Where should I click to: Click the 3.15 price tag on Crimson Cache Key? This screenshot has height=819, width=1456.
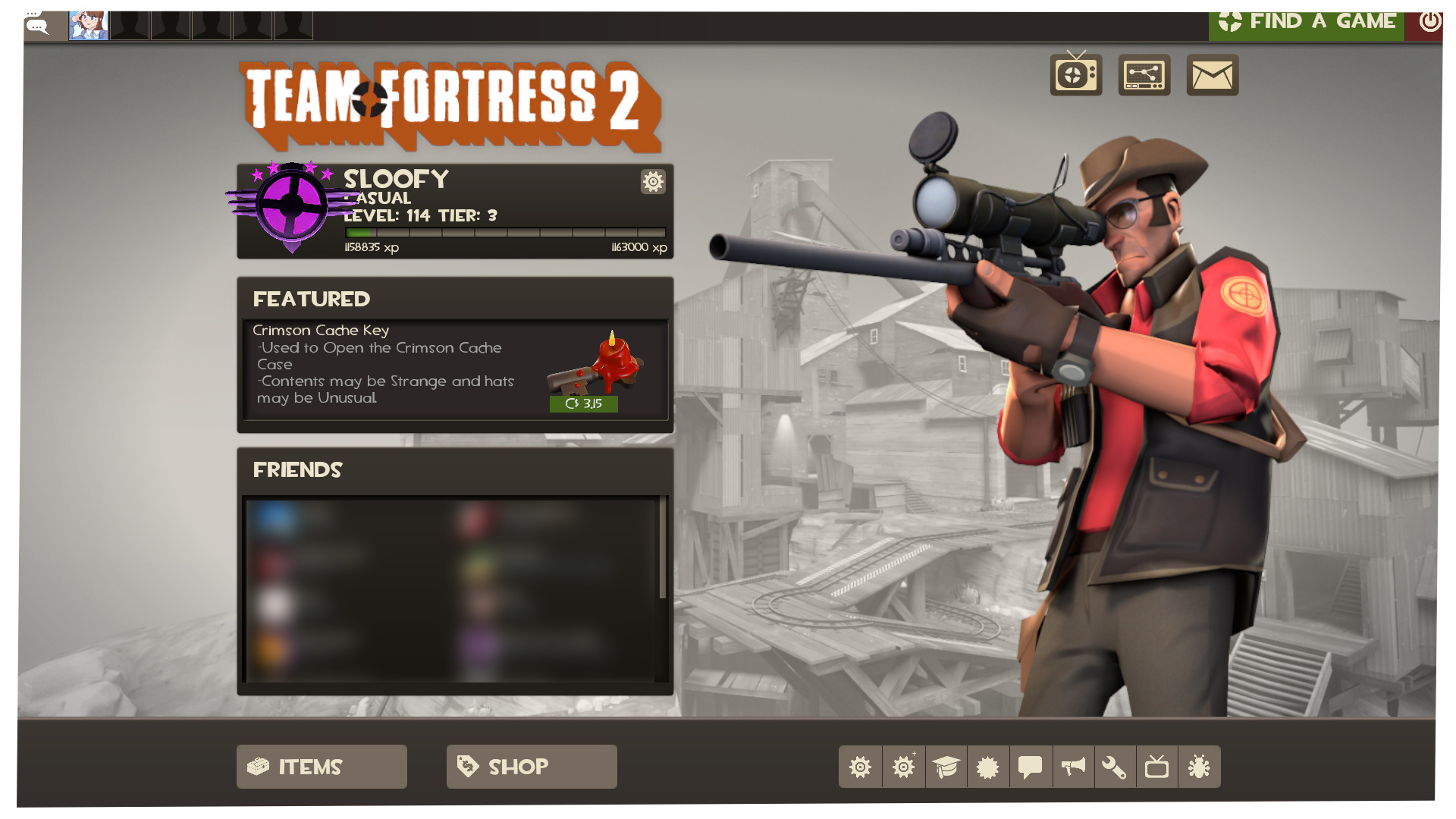[x=584, y=403]
